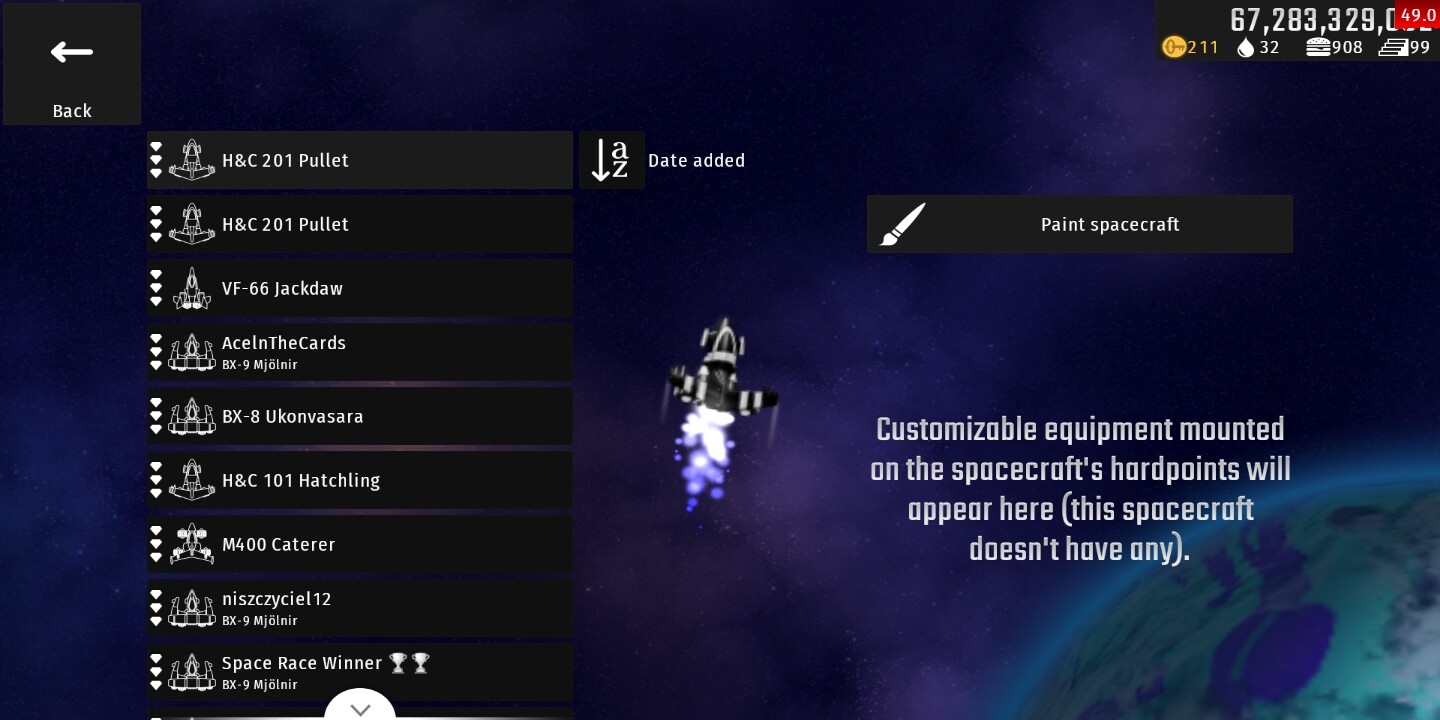Pick the BX-8 Ukonvasara from the list

[x=360, y=416]
